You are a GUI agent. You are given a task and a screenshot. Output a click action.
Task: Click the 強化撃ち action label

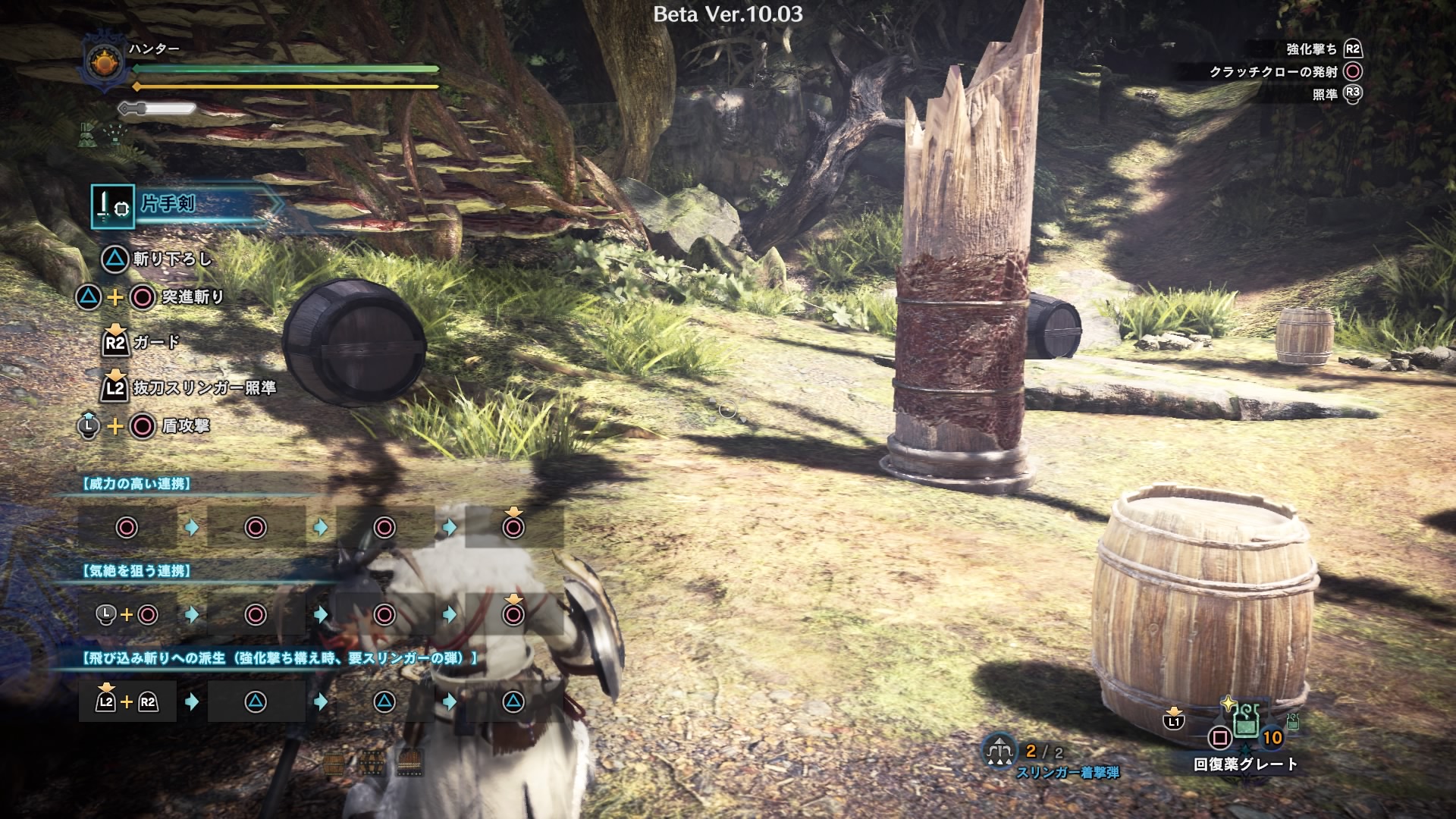pos(1311,49)
